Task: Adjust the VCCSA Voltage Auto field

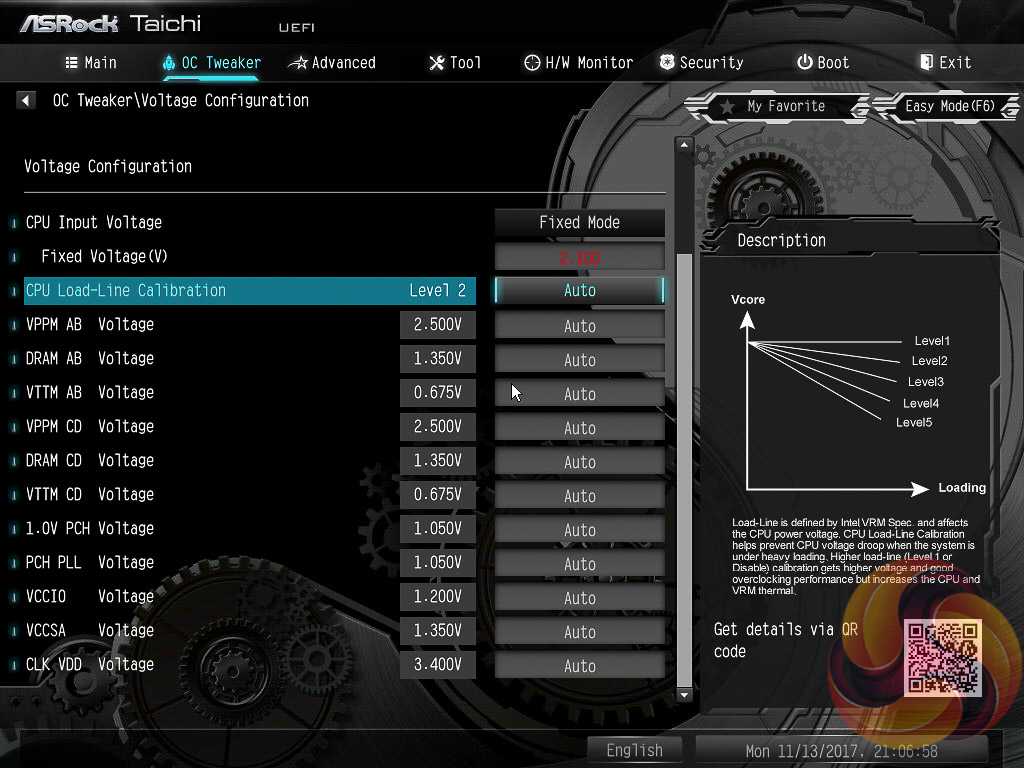Action: click(580, 631)
